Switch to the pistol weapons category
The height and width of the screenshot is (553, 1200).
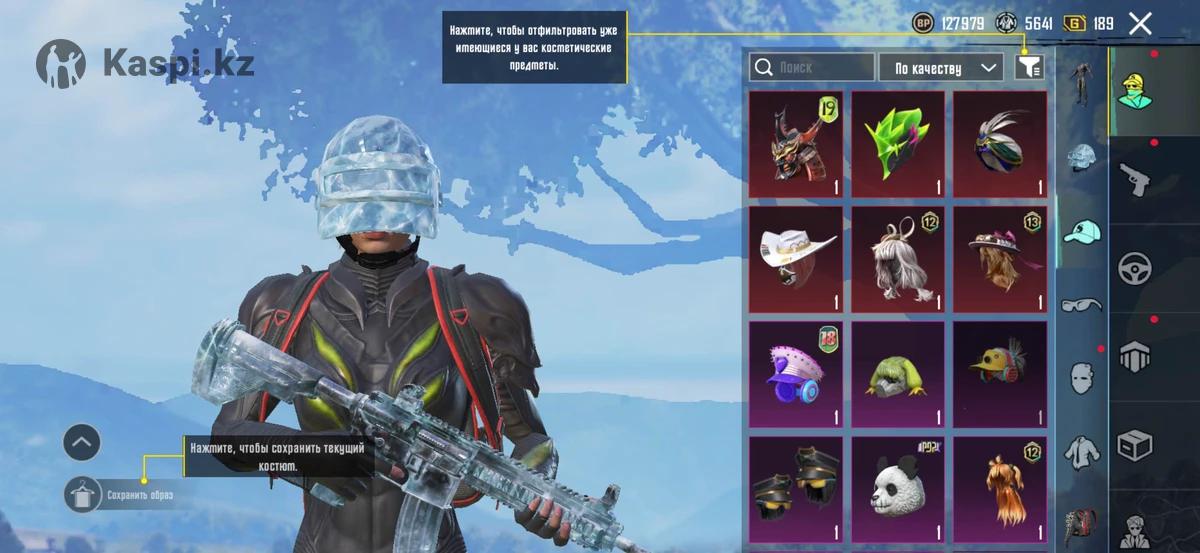point(1135,180)
